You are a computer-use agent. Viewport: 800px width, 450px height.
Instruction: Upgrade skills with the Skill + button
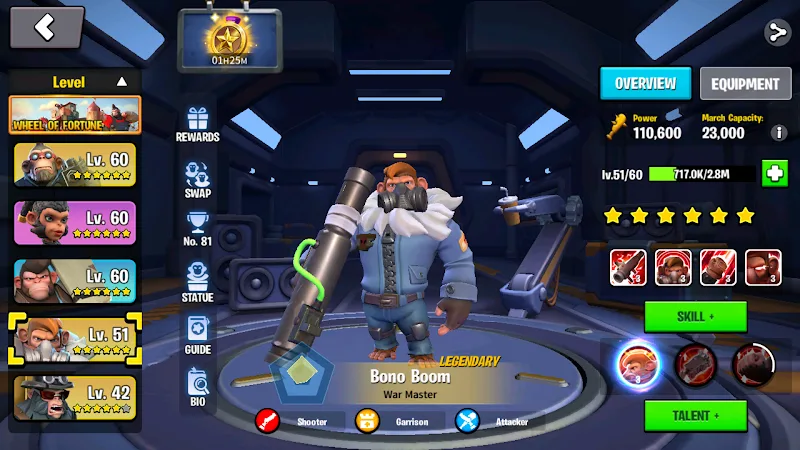[x=695, y=316]
